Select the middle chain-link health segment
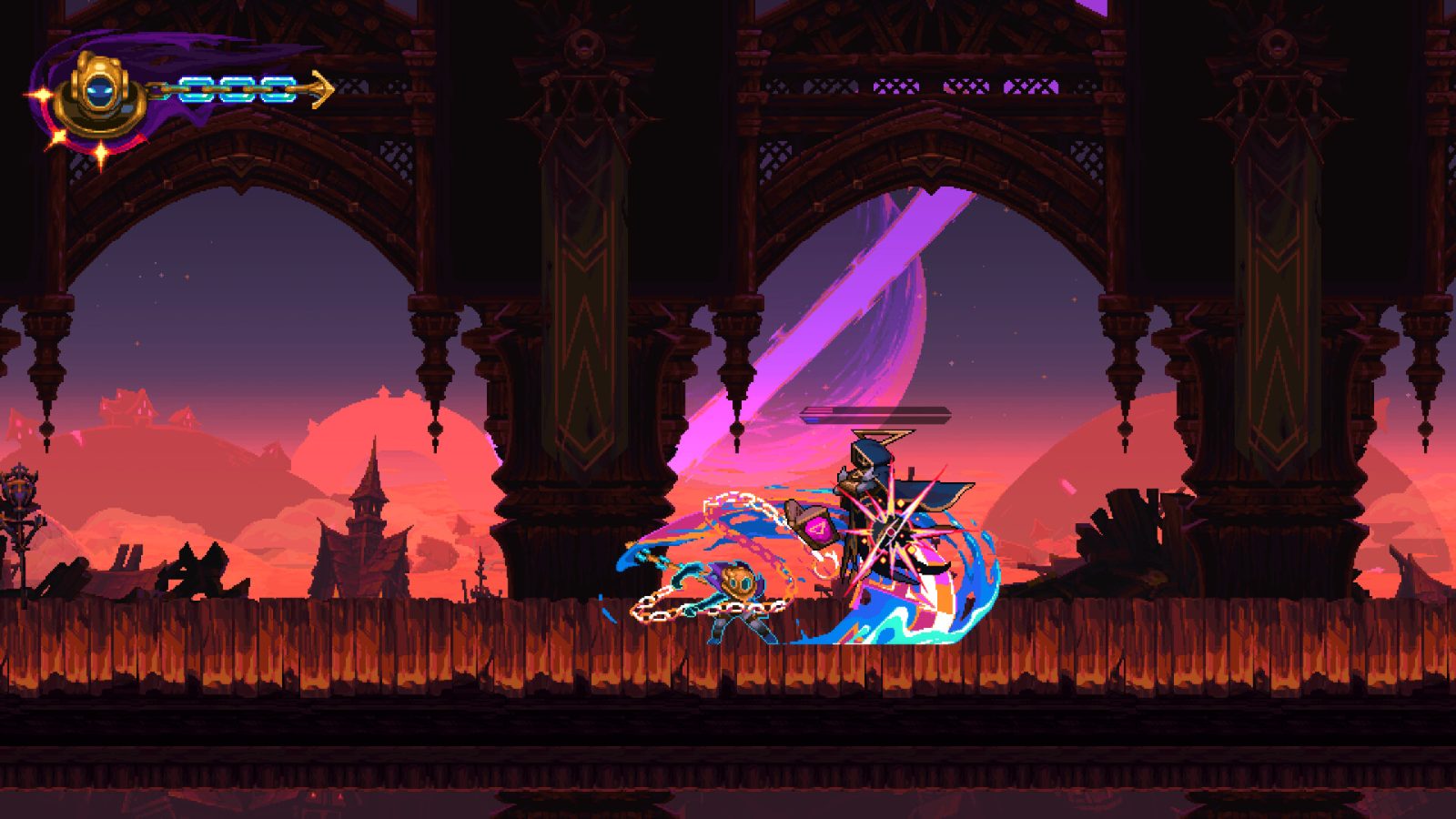Screen dimensions: 1456x819 (x=238, y=89)
